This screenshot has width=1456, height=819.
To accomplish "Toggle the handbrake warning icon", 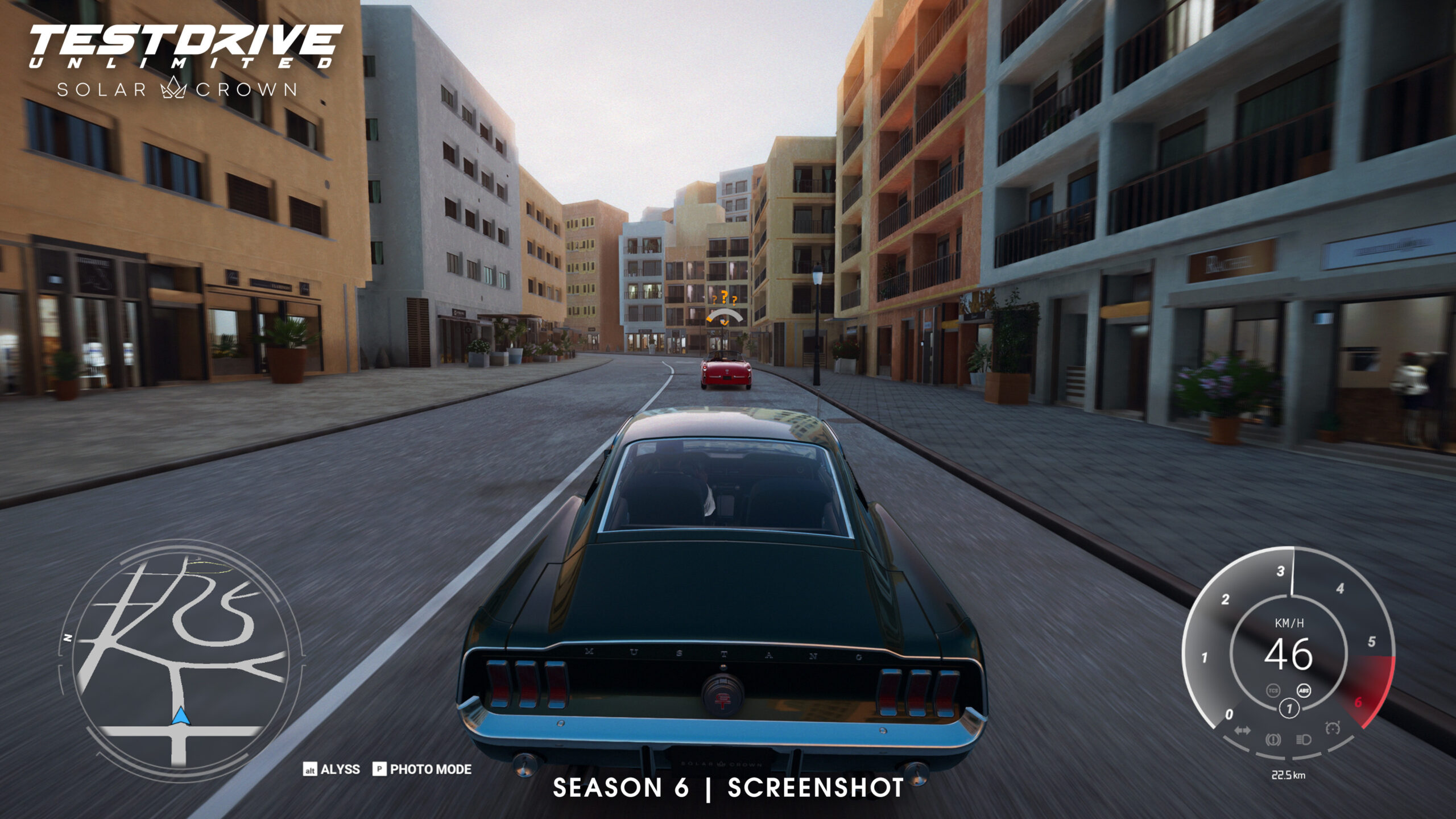I will click(x=1273, y=739).
